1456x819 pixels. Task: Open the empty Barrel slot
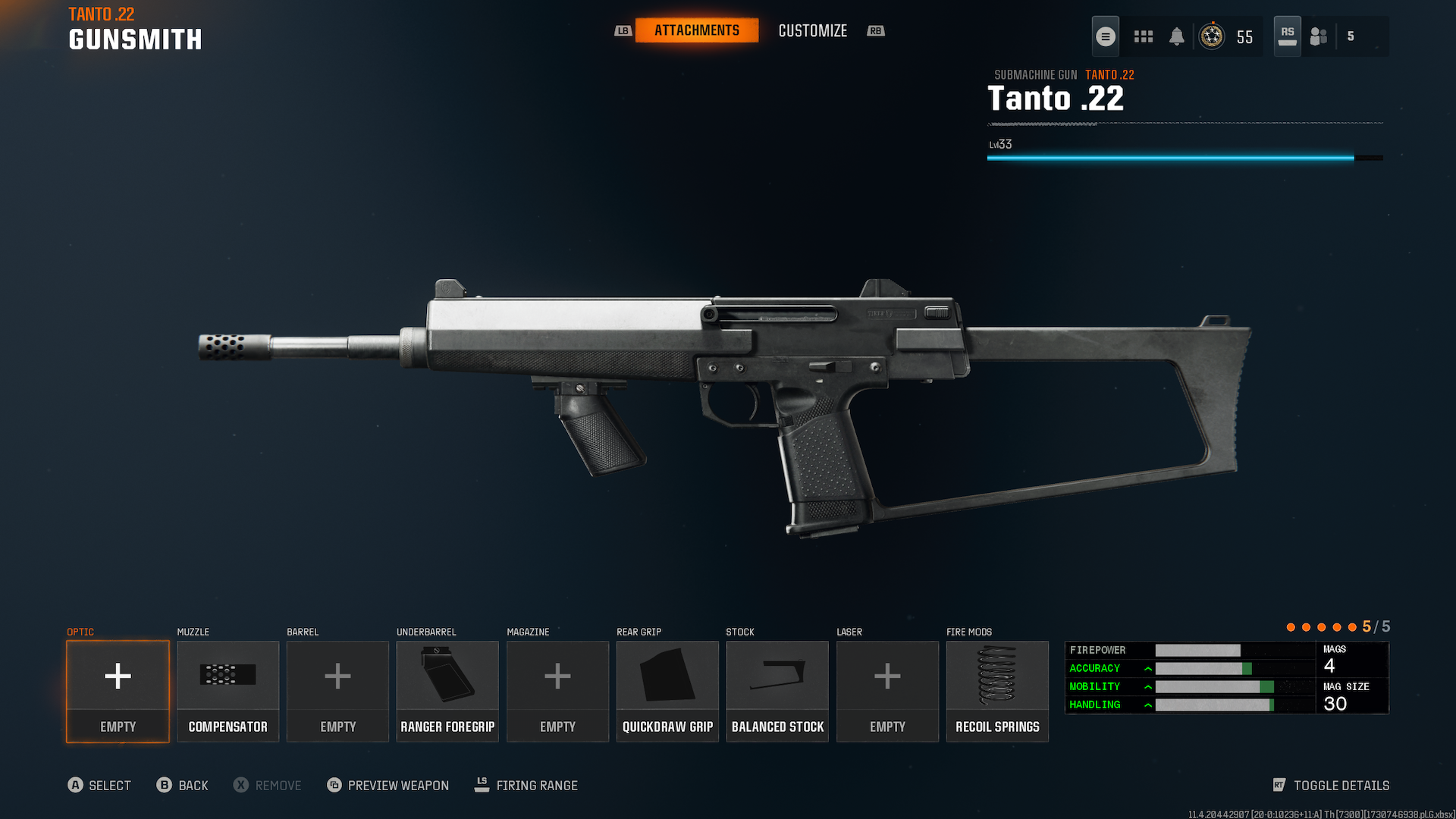[337, 691]
